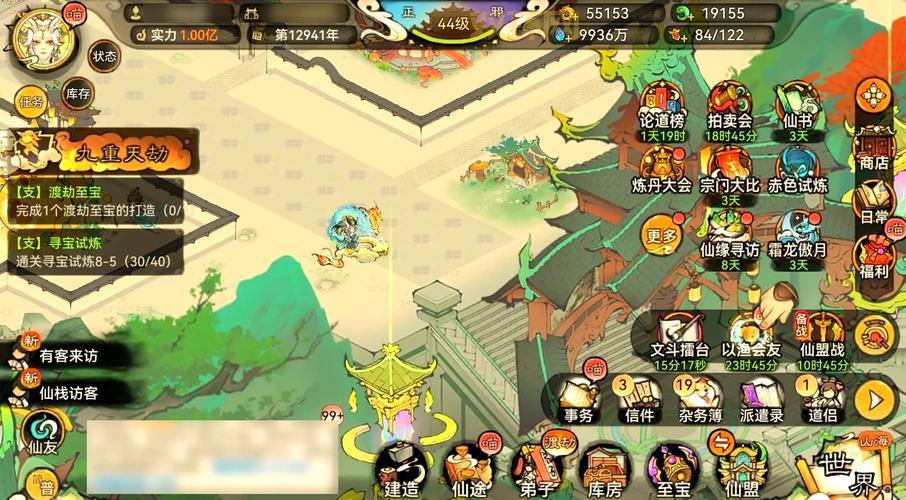Select the 渡劫至宝 side quest entry

coord(96,200)
